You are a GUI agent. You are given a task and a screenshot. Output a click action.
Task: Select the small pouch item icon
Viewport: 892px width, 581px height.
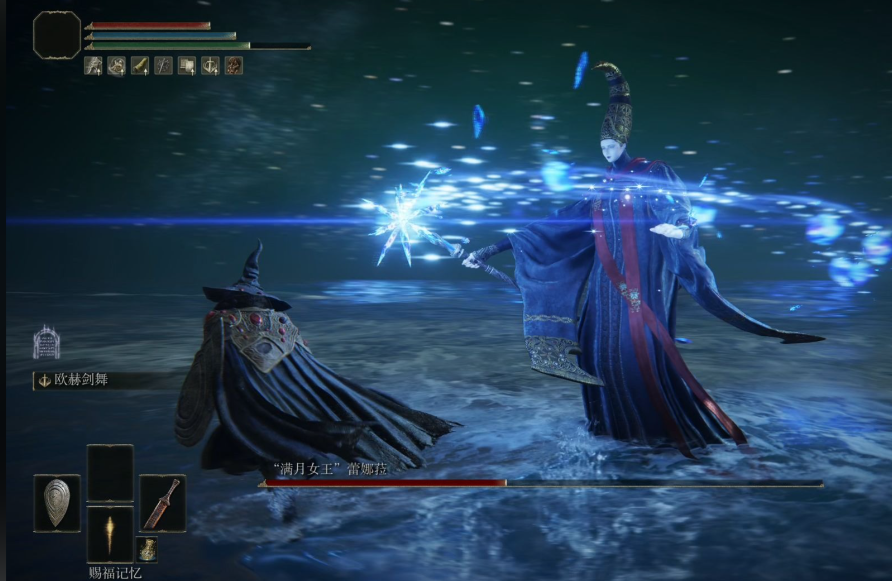pyautogui.click(x=147, y=549)
